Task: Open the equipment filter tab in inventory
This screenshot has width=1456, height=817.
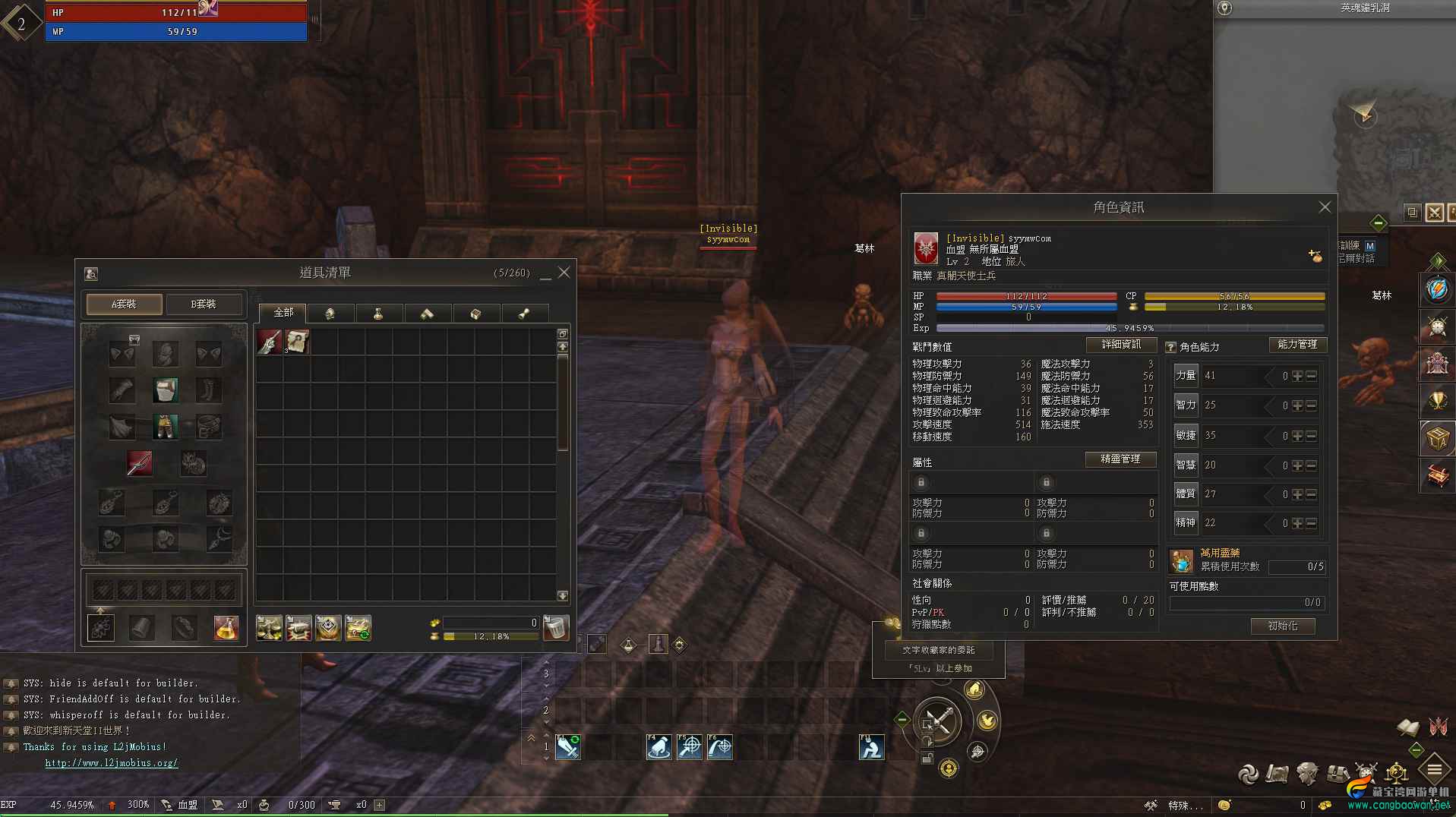Action: tap(330, 313)
